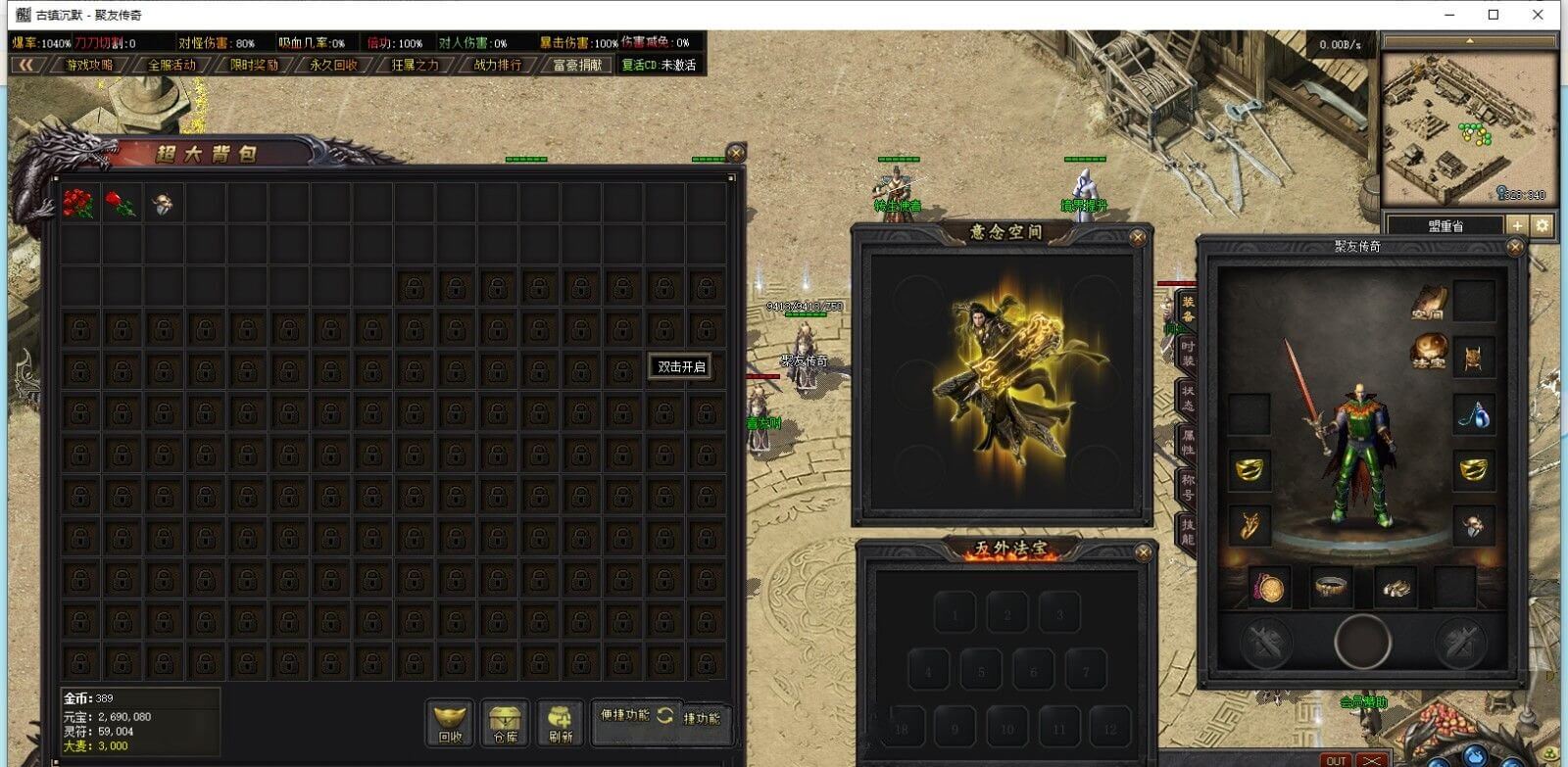This screenshot has width=1568, height=767.
Task: Open the 游戏攻略 game guide menu
Action: (89, 65)
